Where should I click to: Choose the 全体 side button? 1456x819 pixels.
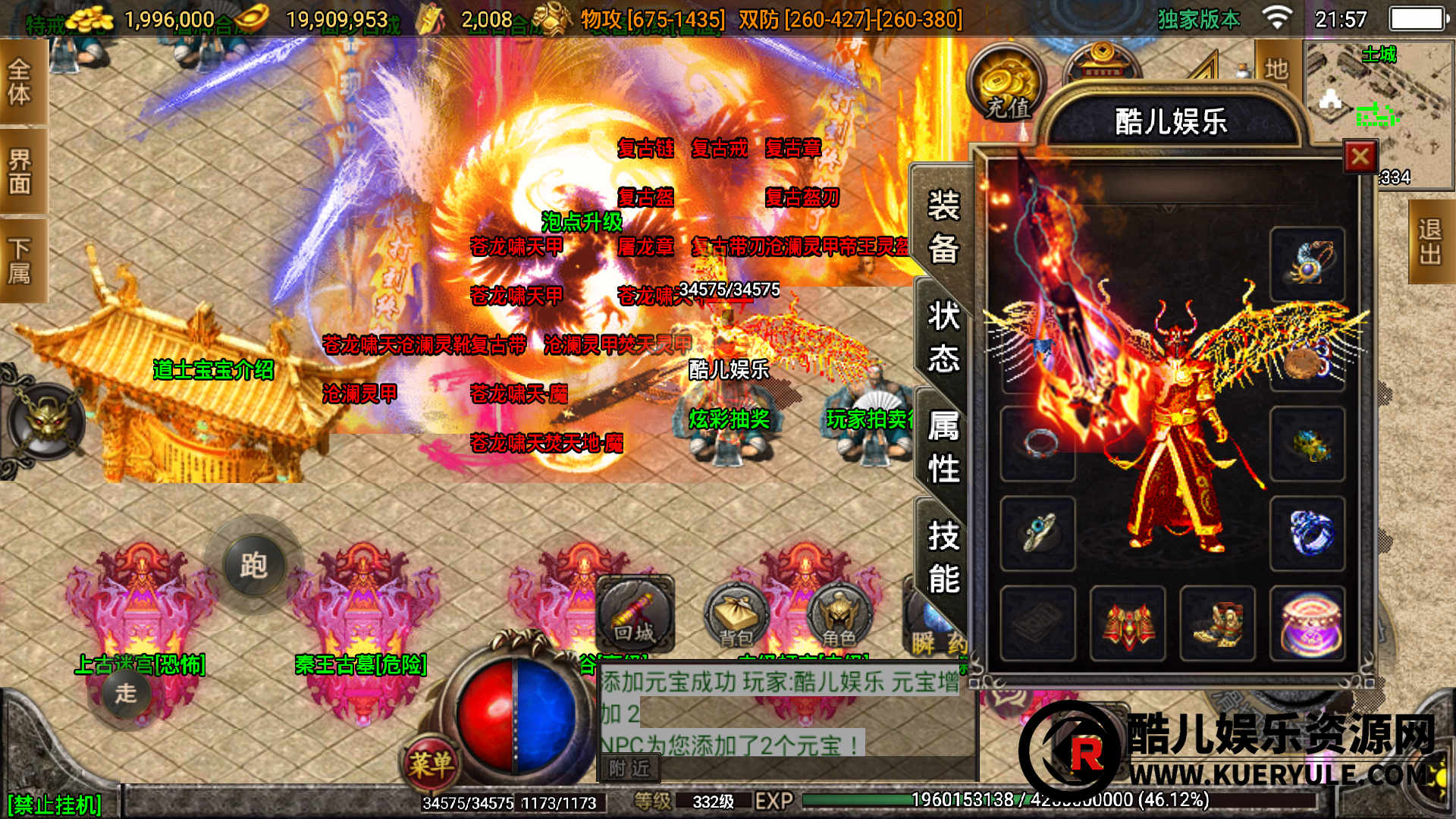coord(20,82)
